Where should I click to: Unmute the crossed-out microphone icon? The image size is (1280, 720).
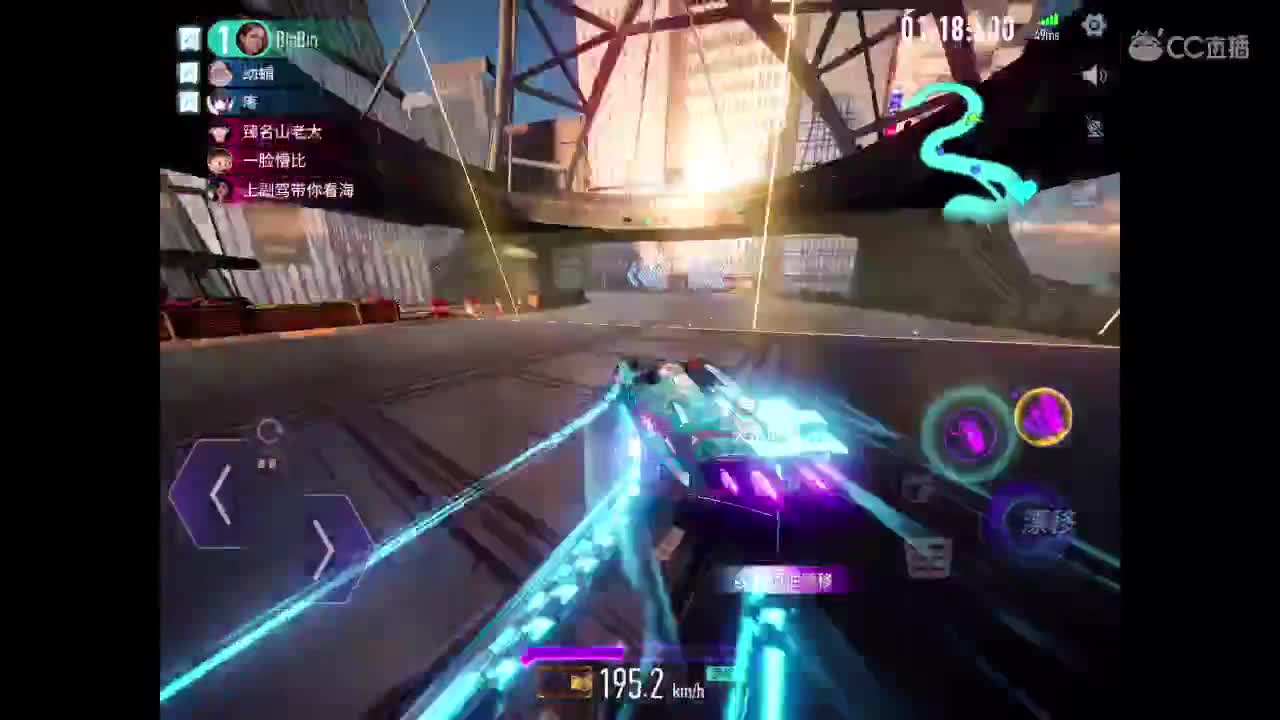click(x=1093, y=128)
